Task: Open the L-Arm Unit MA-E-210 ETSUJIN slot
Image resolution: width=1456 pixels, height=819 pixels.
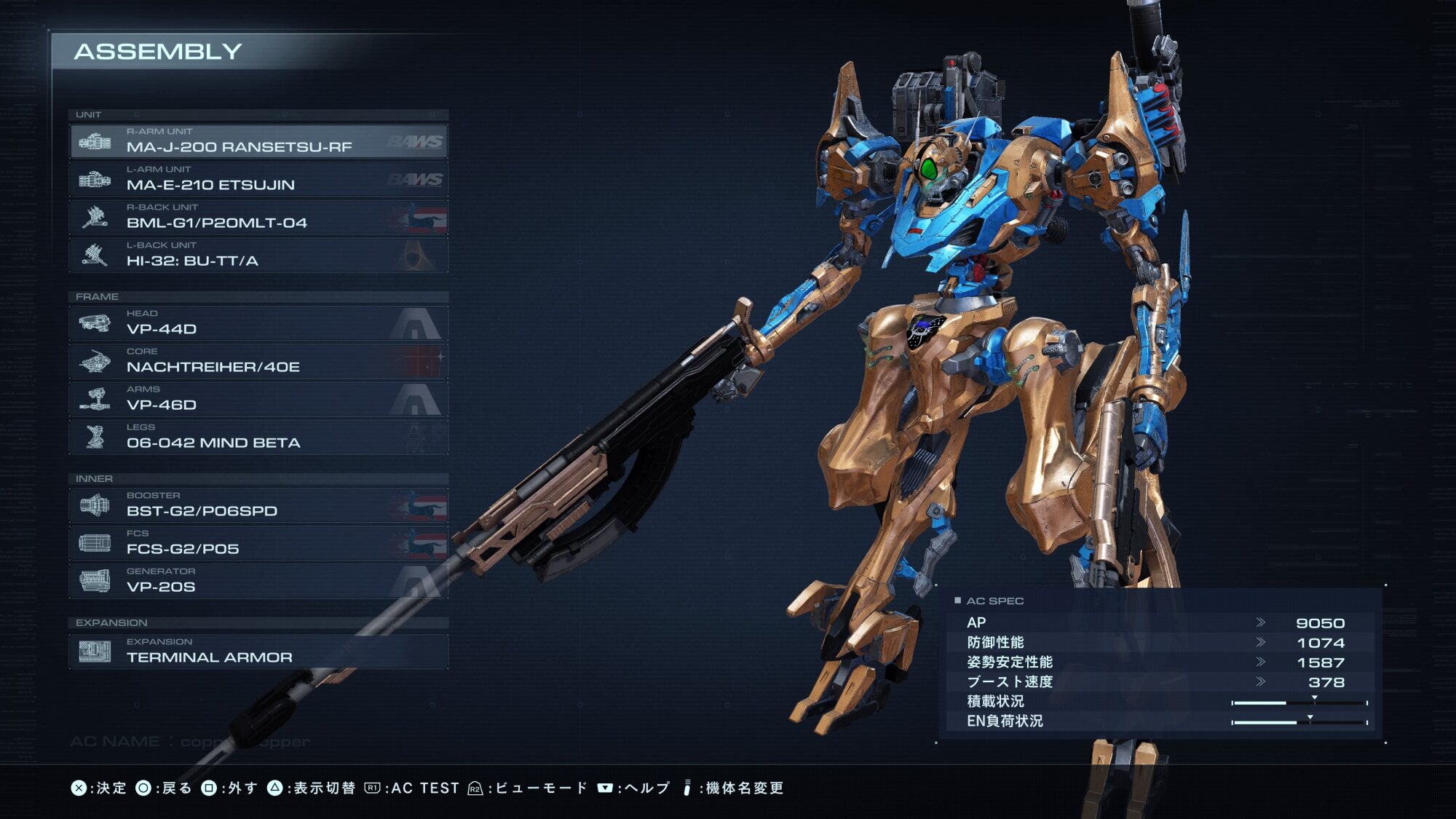Action: point(258,179)
